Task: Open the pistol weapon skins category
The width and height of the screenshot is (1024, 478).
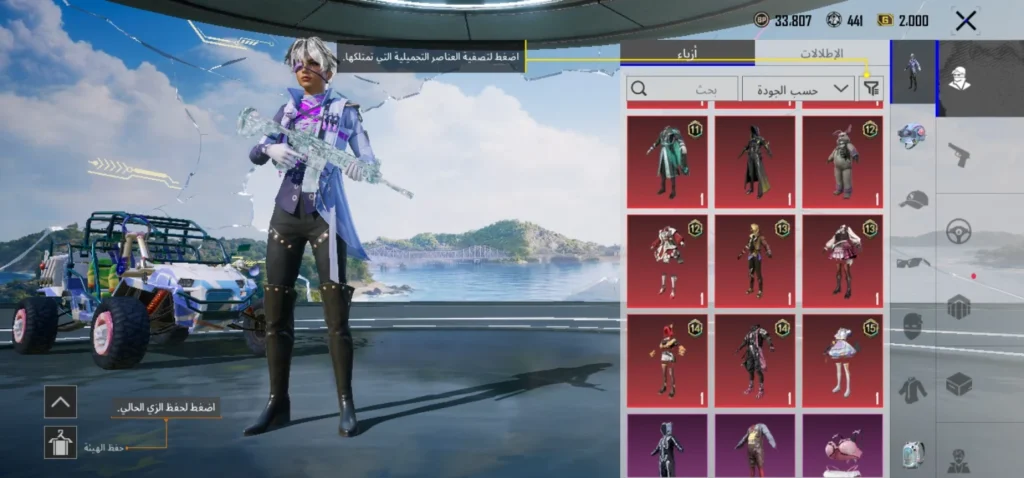Action: pyautogui.click(x=958, y=154)
